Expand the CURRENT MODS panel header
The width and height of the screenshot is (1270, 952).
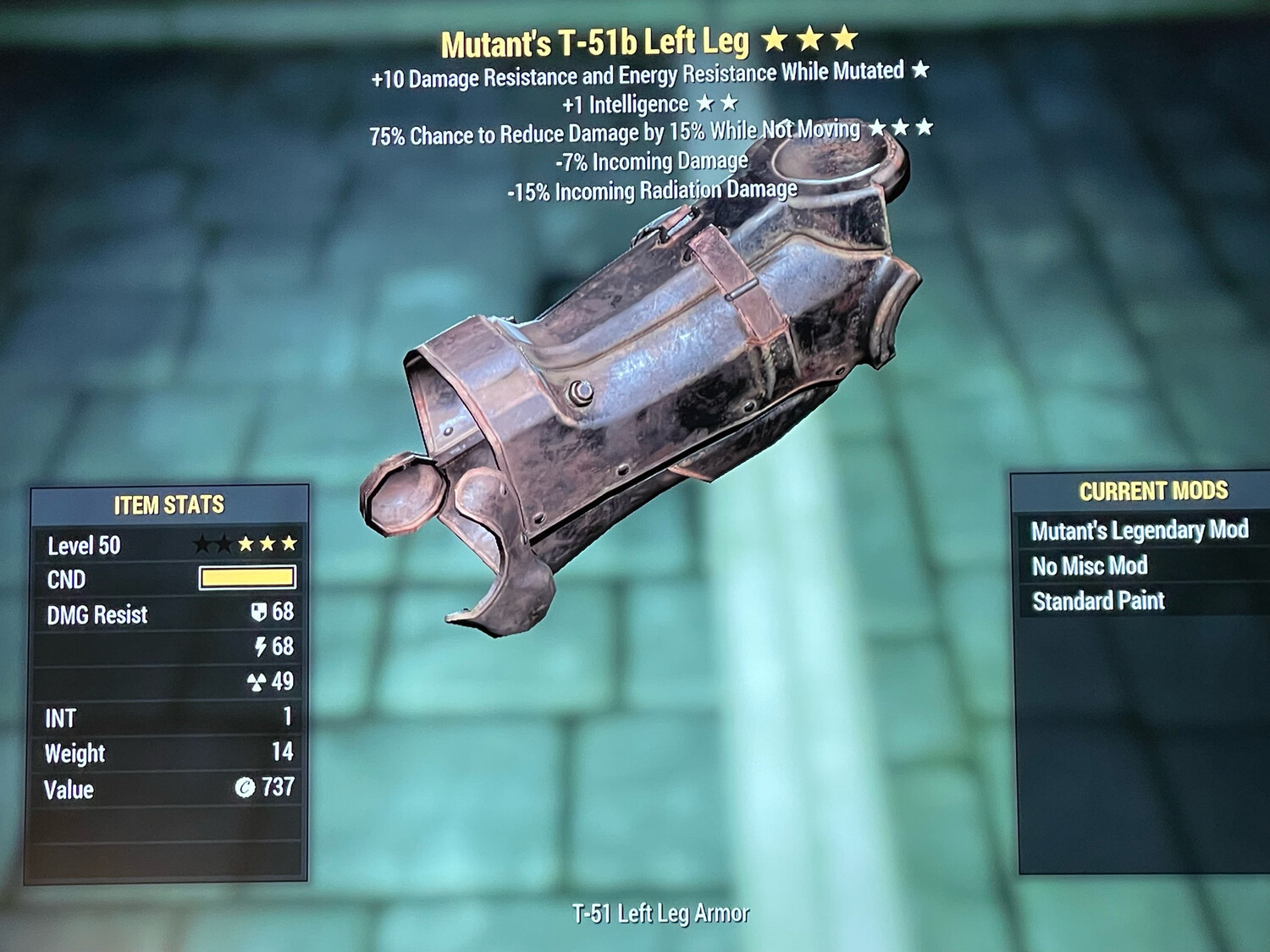click(x=1154, y=488)
